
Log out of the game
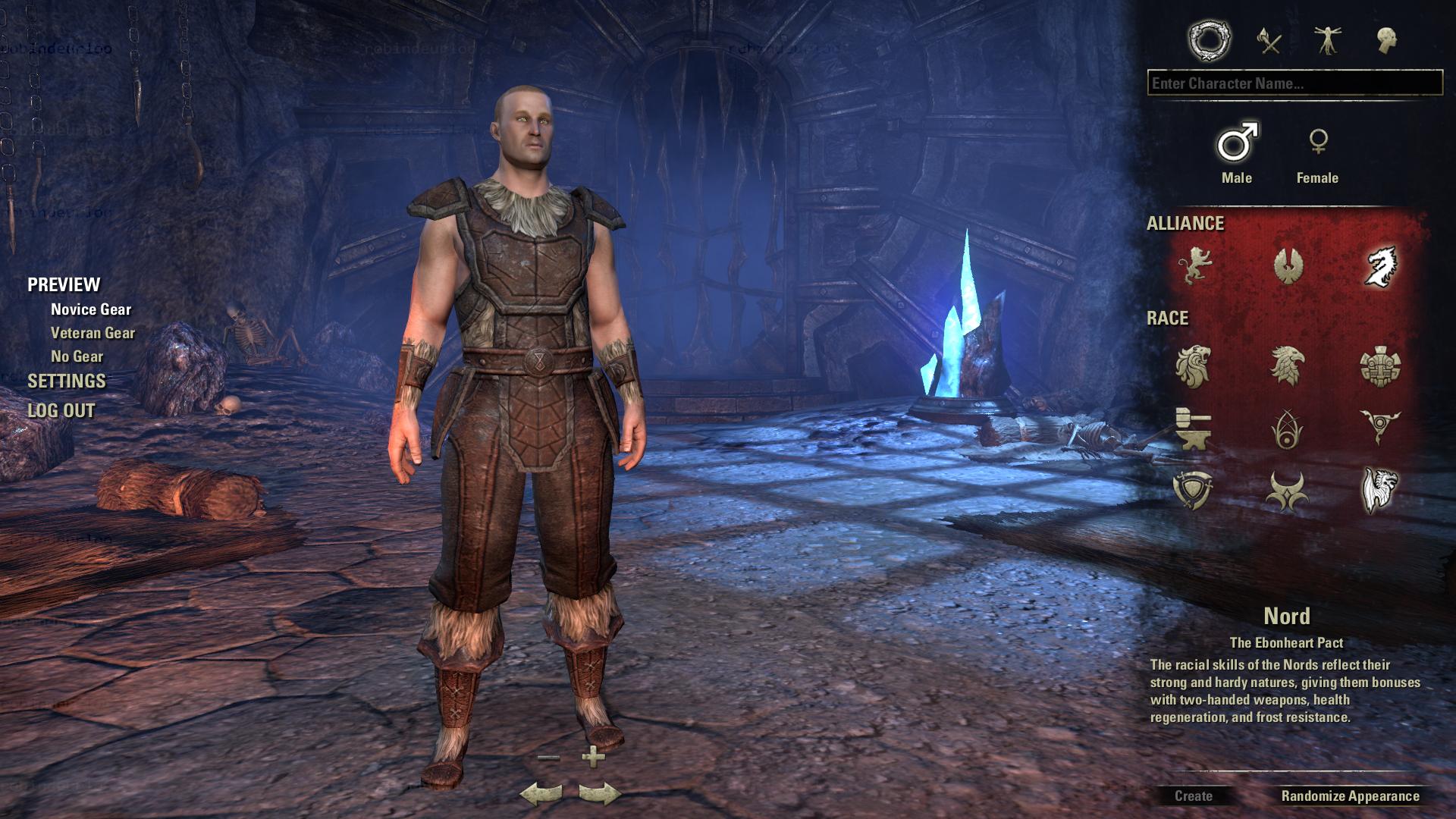pyautogui.click(x=61, y=411)
